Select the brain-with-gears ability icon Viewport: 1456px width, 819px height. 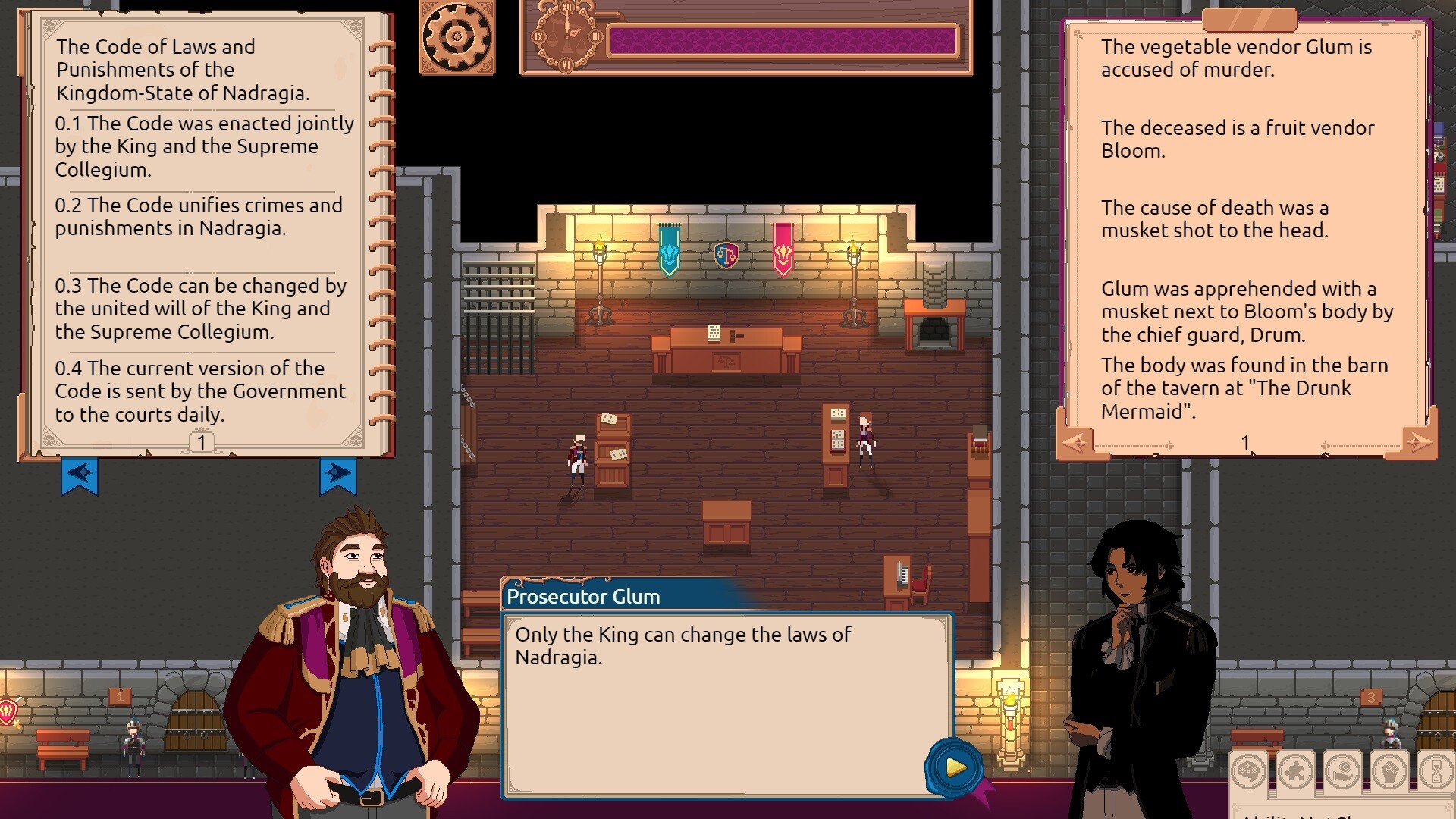pos(1248,770)
